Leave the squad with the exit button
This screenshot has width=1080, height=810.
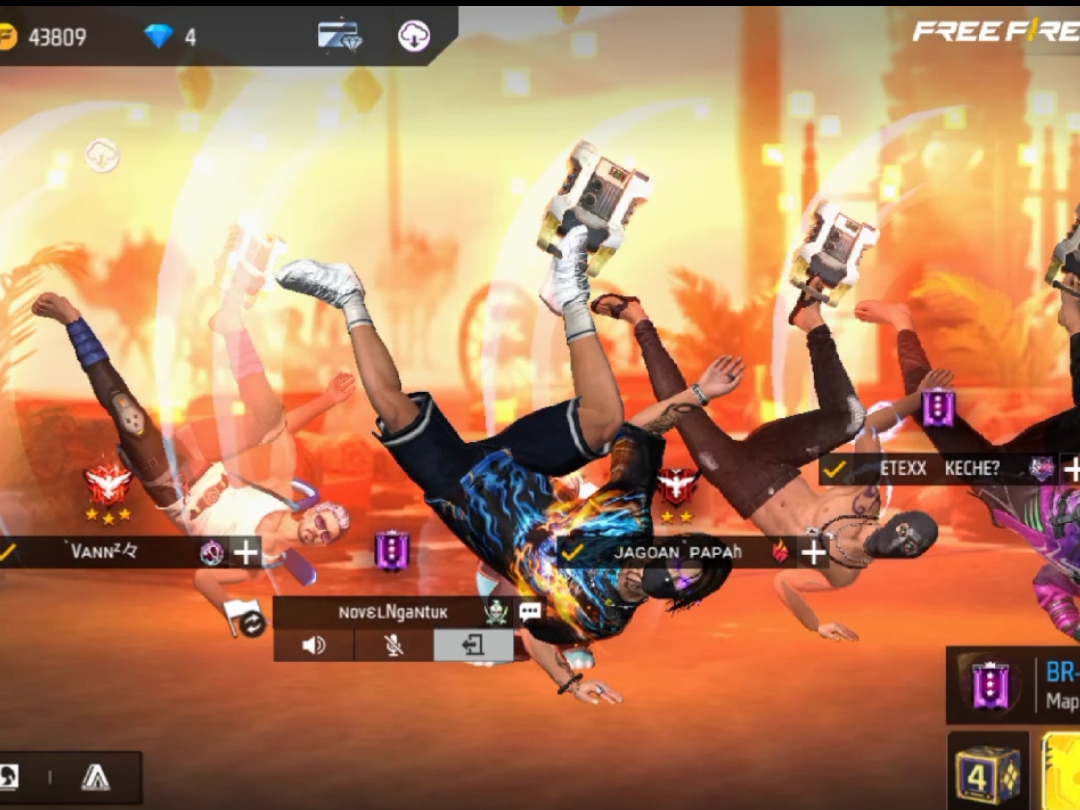[473, 645]
